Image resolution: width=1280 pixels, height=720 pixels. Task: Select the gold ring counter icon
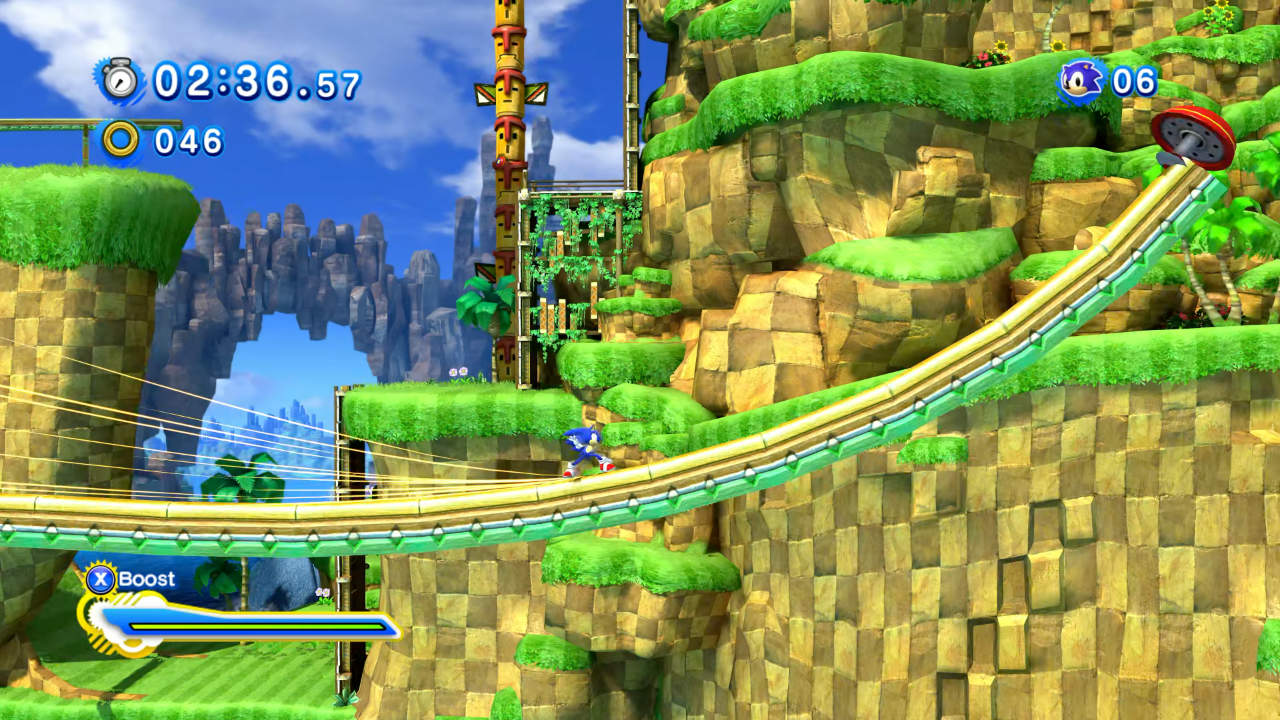[121, 140]
